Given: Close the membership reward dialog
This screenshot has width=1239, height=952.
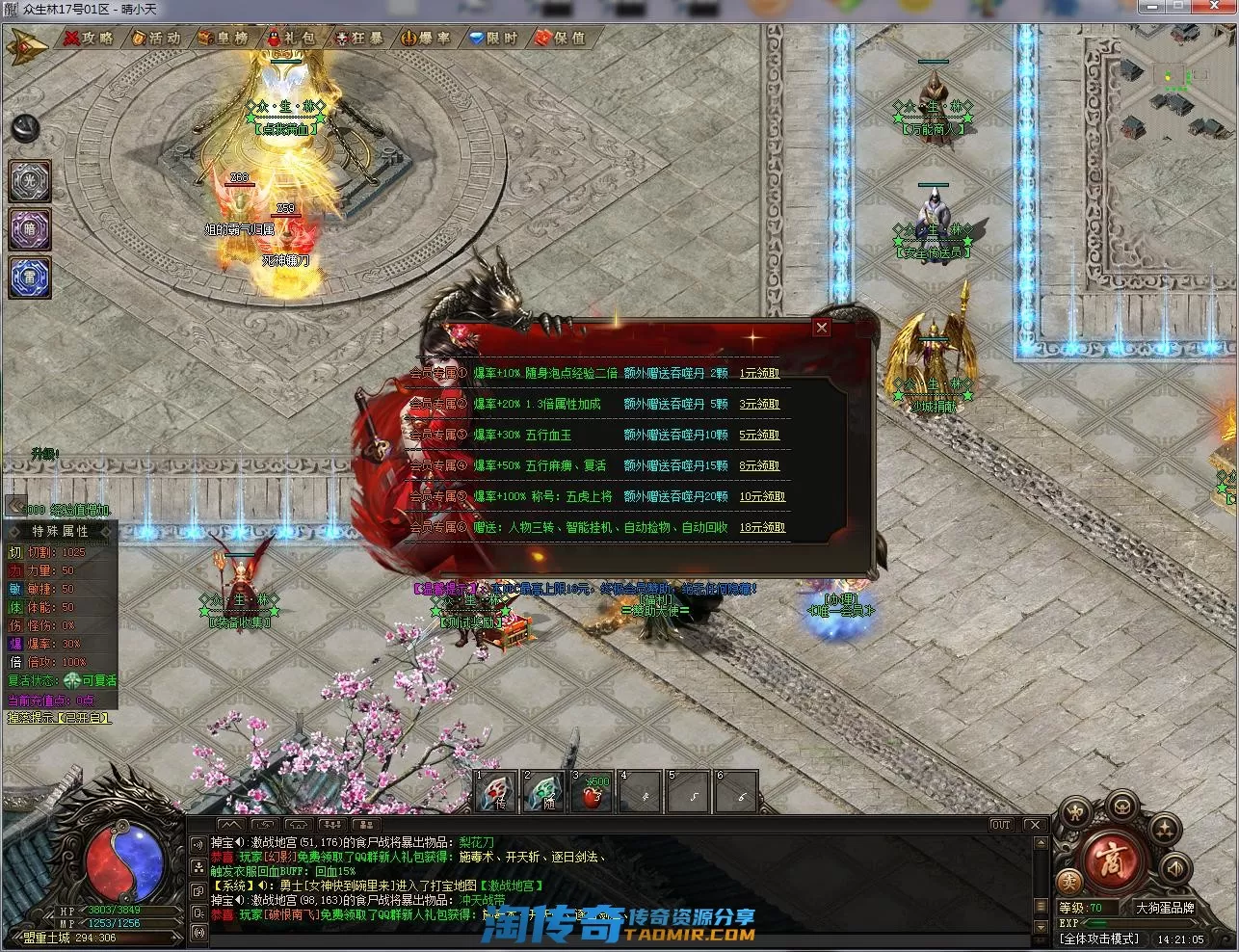Looking at the screenshot, I should click(x=821, y=328).
